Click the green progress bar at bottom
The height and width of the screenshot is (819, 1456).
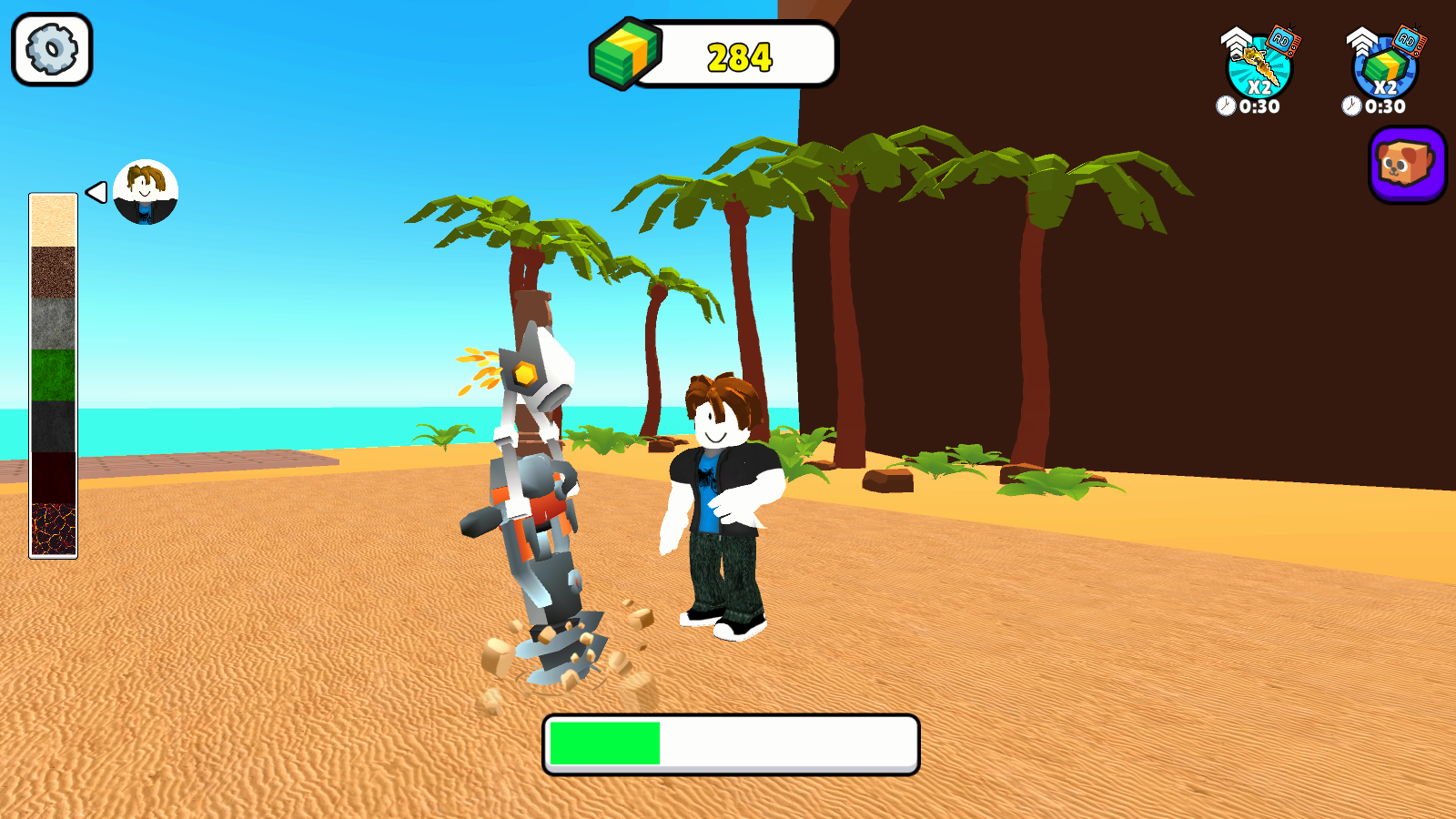click(x=605, y=743)
